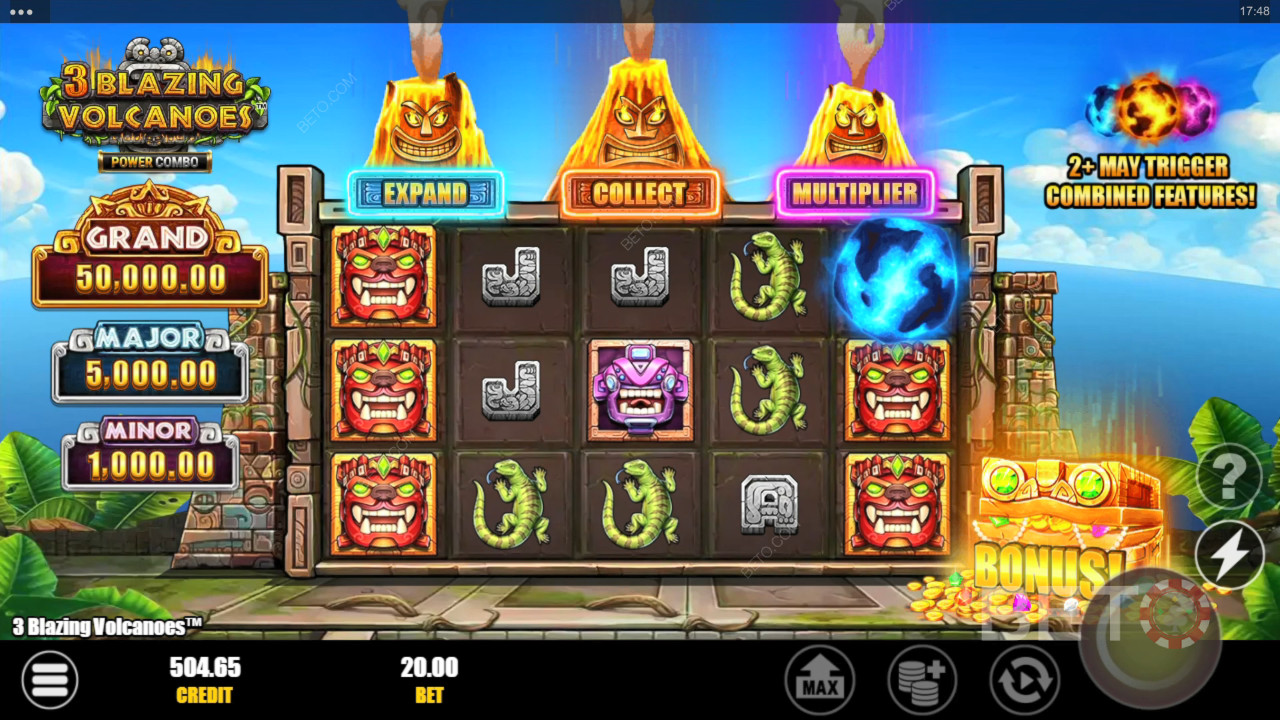Click the three dots window menu
The width and height of the screenshot is (1280, 720).
21,12
